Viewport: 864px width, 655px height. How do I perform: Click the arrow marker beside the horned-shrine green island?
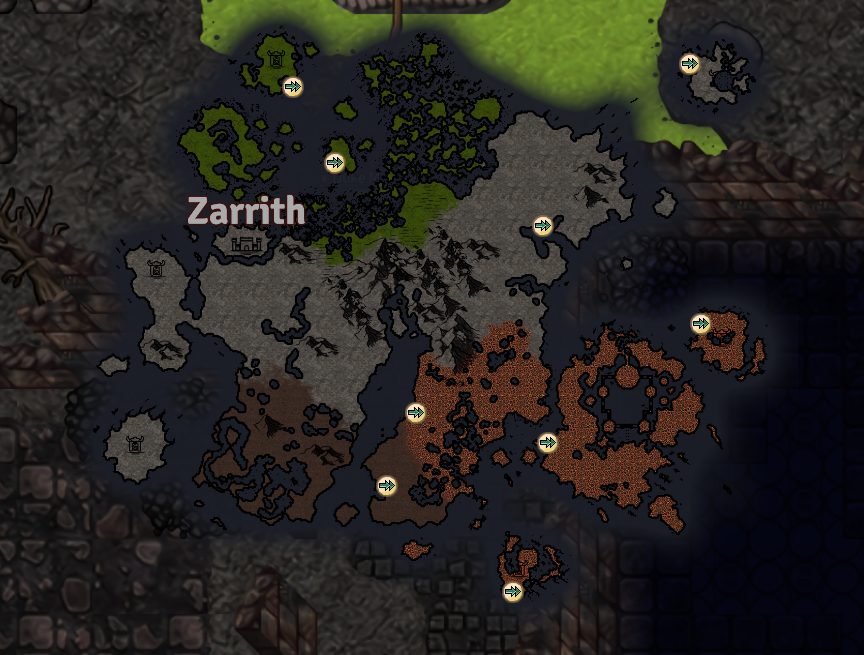coord(292,87)
